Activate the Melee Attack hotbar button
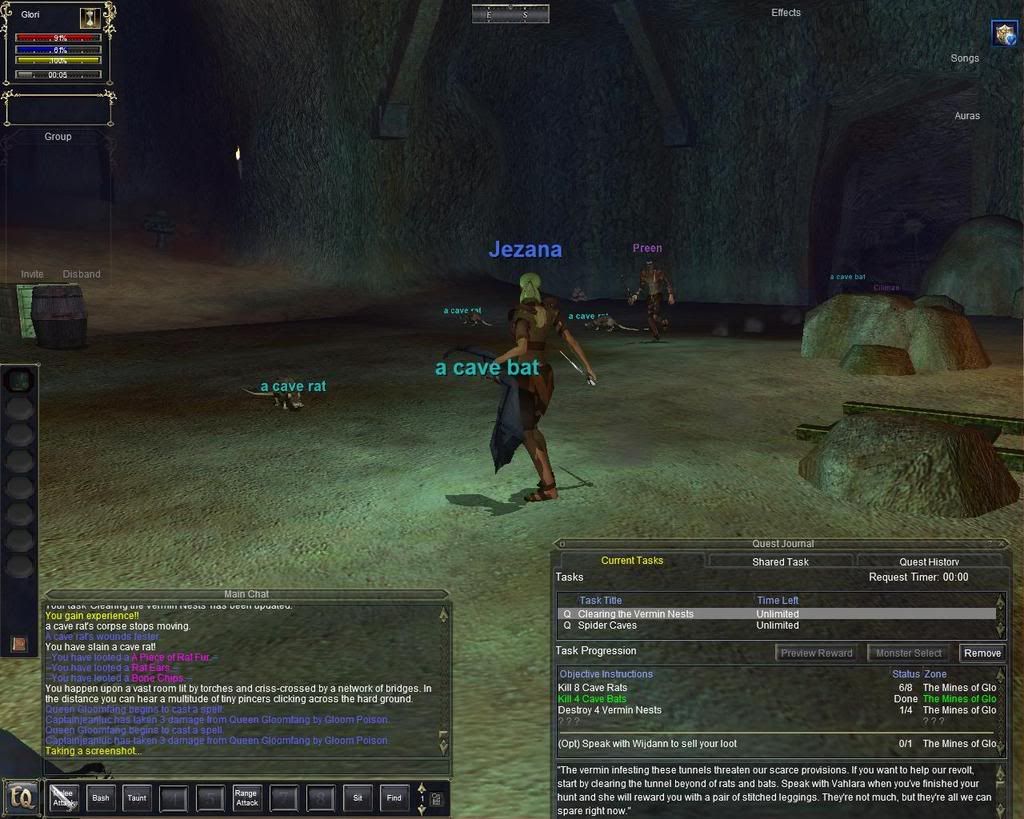Image resolution: width=1024 pixels, height=819 pixels. pos(64,798)
